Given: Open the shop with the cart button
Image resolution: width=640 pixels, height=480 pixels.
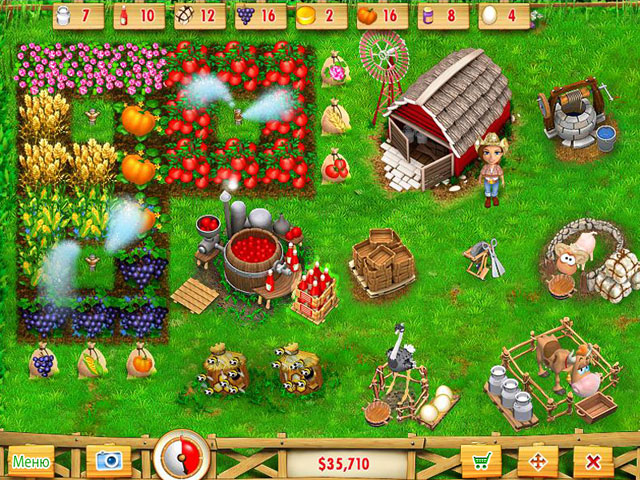Looking at the screenshot, I should coord(481,462).
